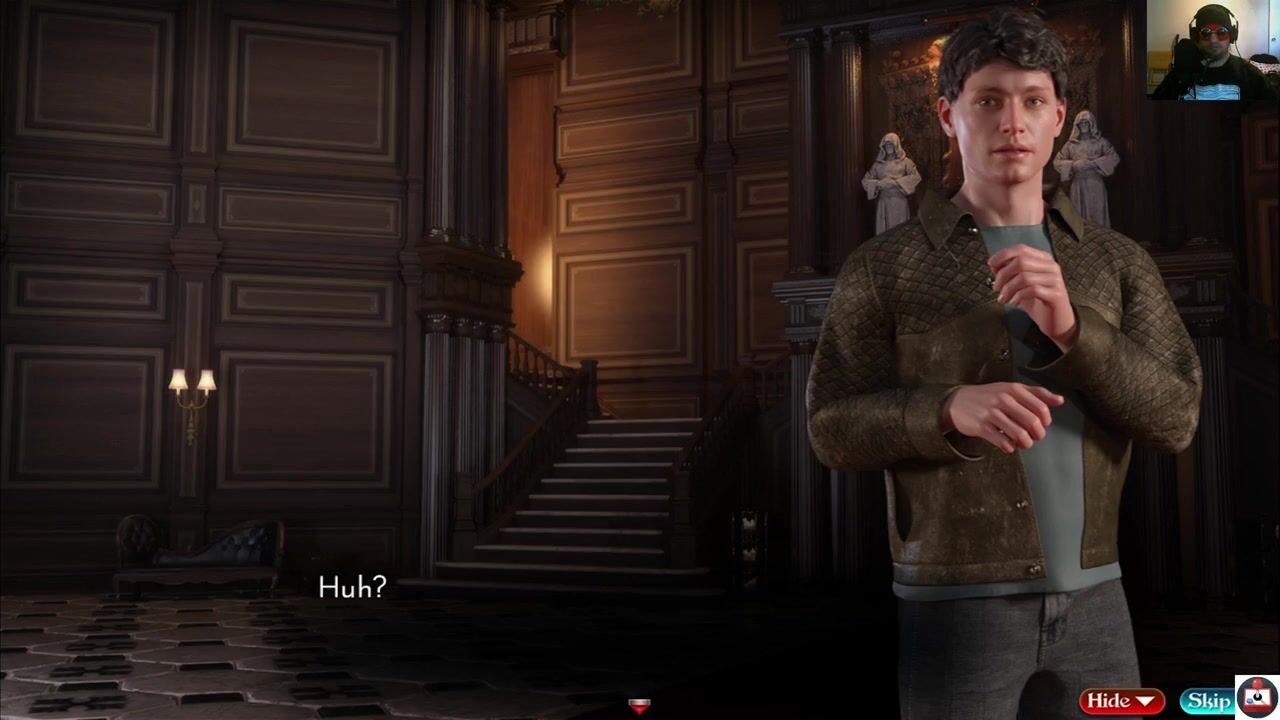Click the joystick channel logo overlay
Screen dimensions: 1280x720
tap(1256, 696)
